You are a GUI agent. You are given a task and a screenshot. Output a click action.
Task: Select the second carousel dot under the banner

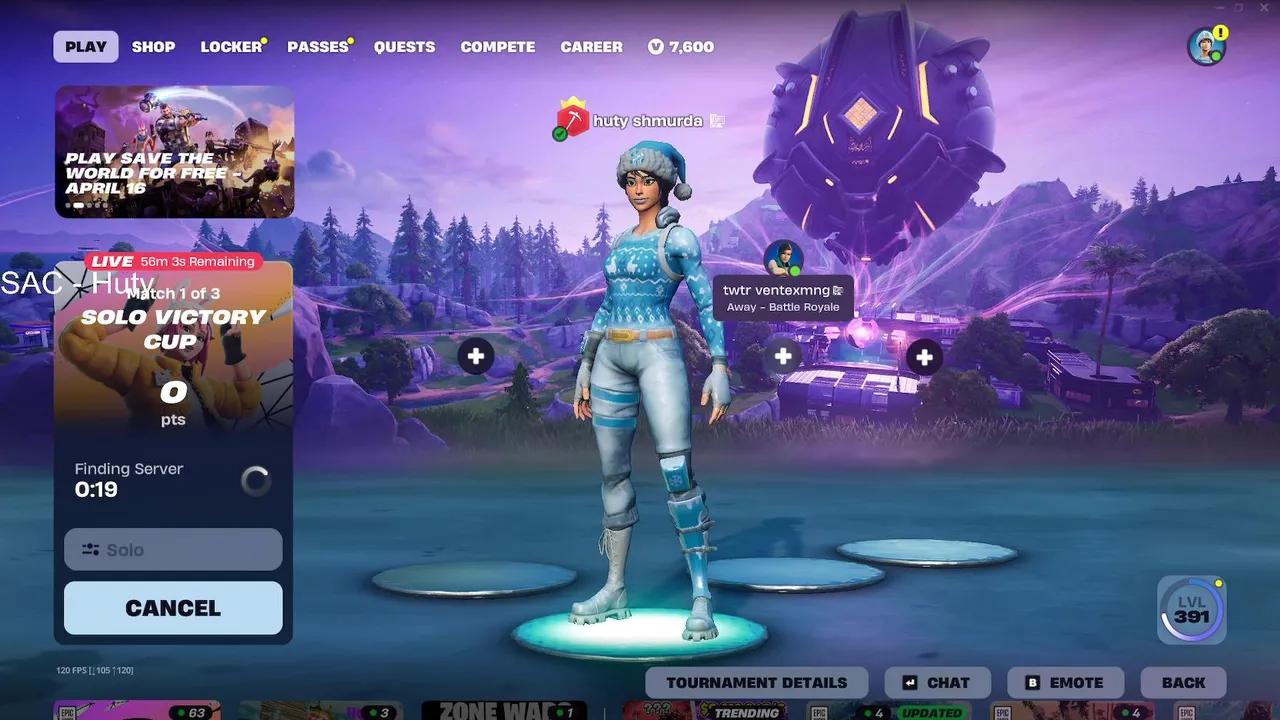pyautogui.click(x=79, y=204)
